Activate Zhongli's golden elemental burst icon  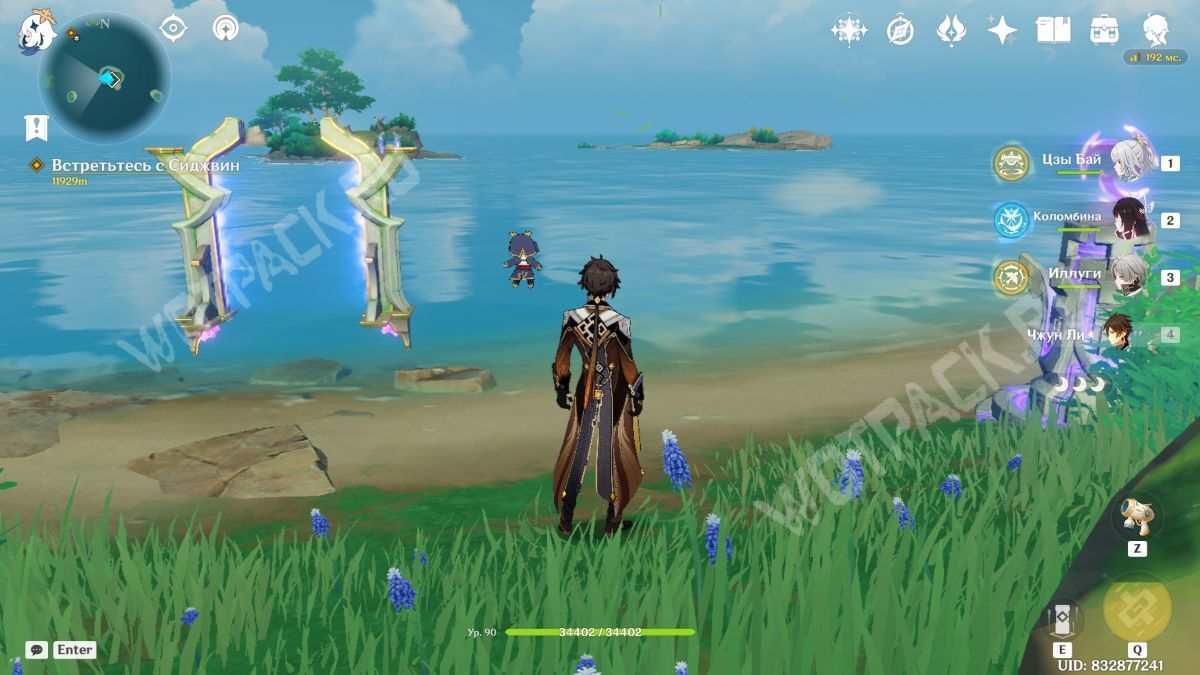[x=1137, y=609]
